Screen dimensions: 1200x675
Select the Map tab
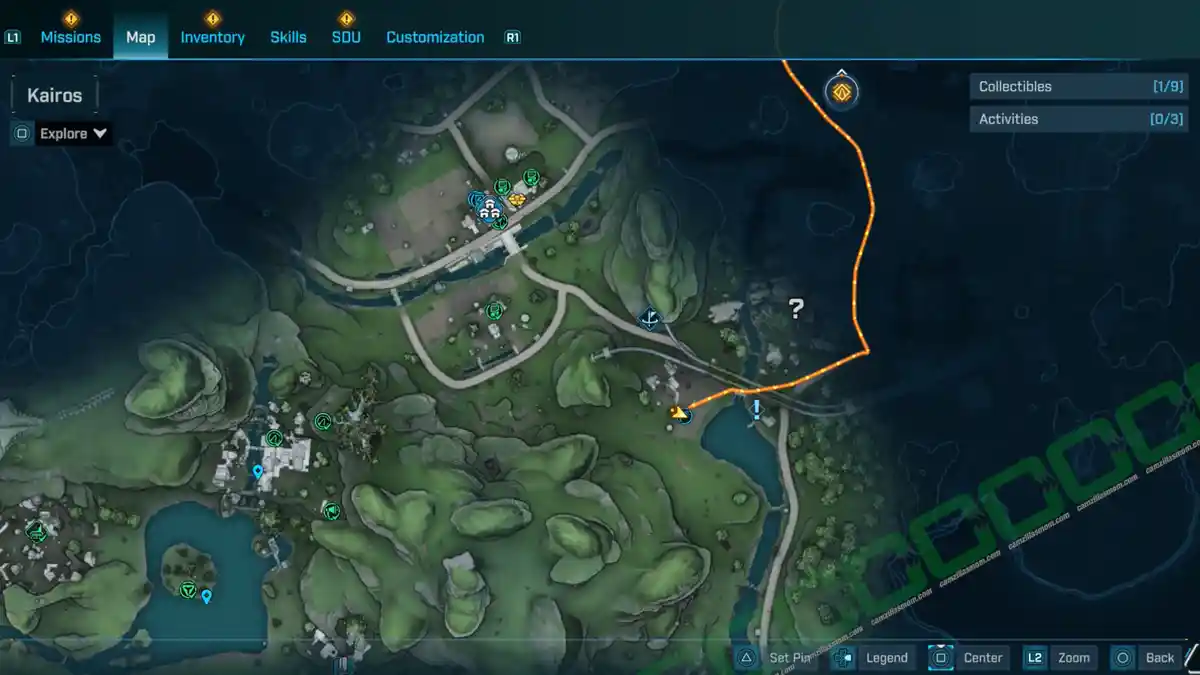tap(140, 37)
